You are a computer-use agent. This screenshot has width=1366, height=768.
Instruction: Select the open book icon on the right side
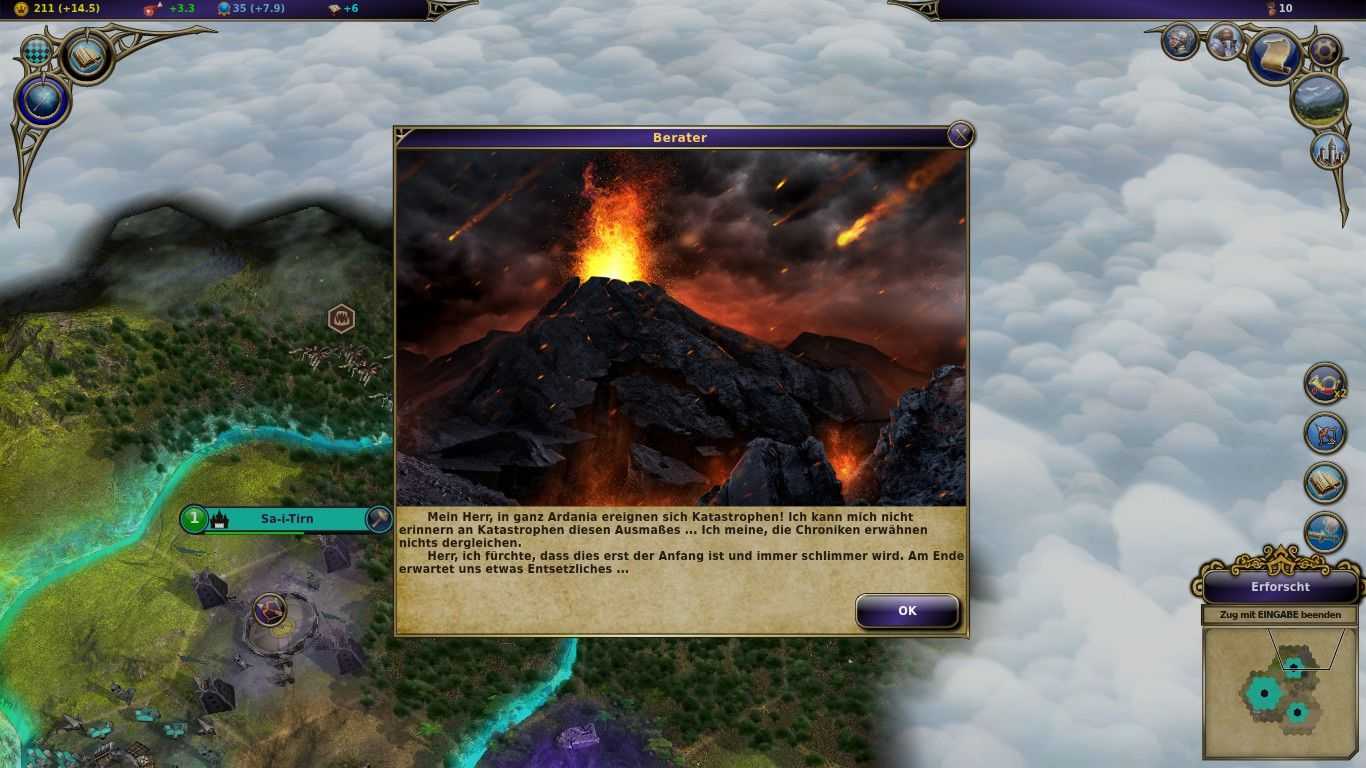click(1325, 483)
